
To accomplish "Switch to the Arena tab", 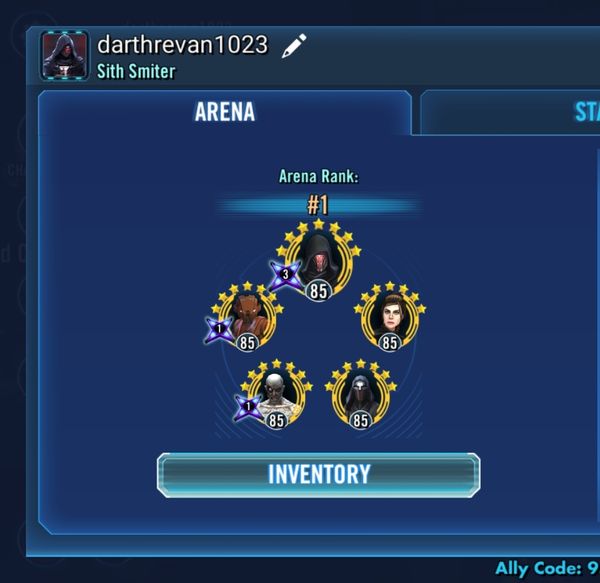I will [224, 111].
